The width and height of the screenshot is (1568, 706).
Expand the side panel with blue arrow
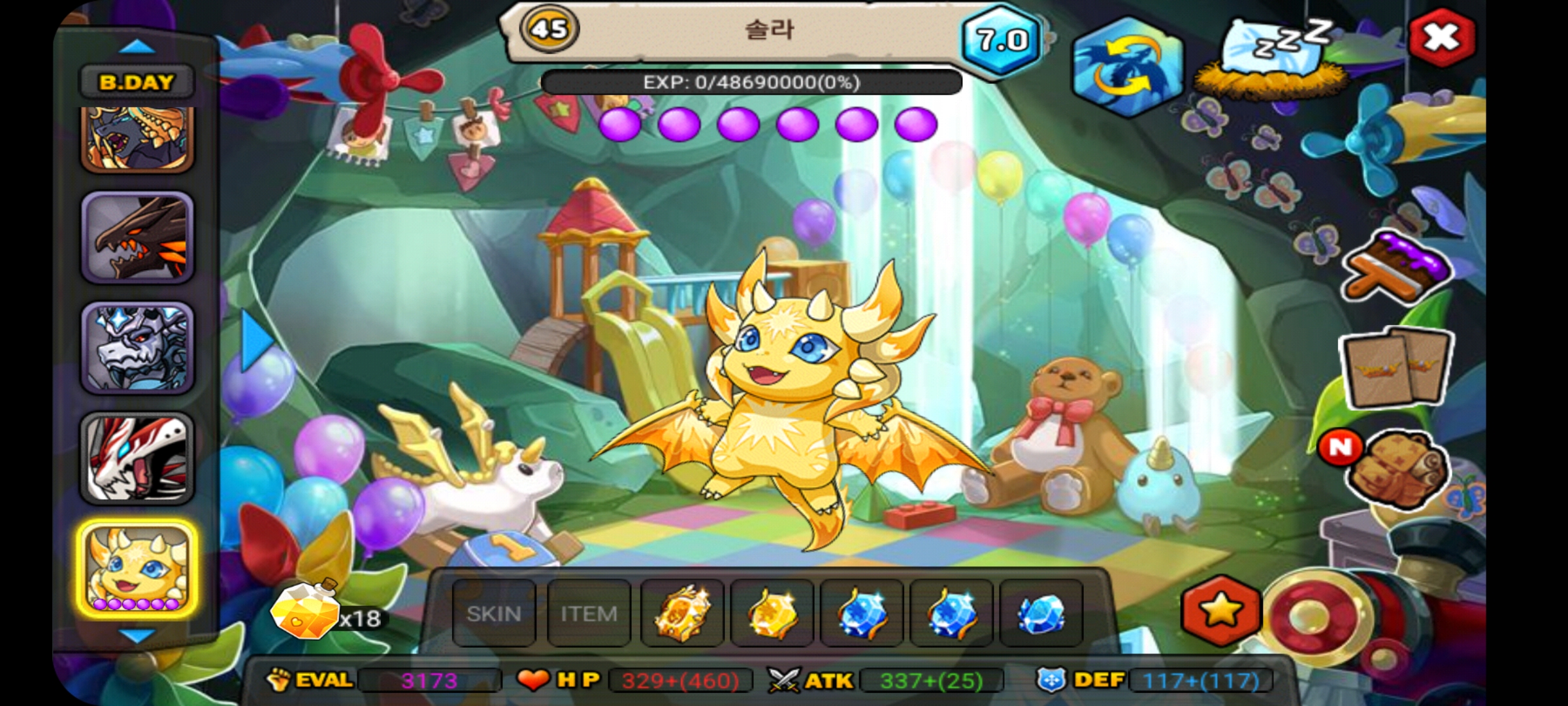click(257, 340)
